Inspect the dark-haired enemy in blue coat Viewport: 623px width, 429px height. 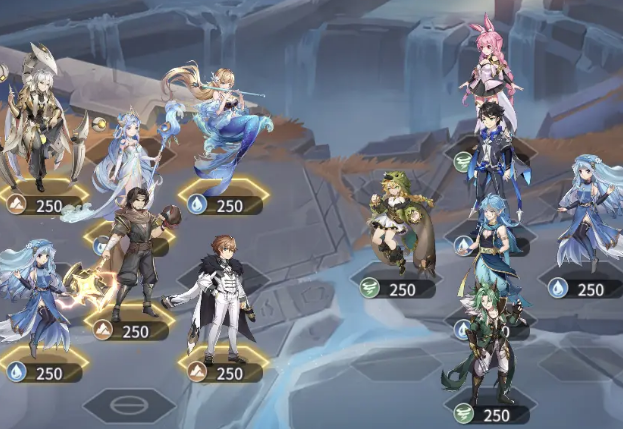pyautogui.click(x=490, y=150)
